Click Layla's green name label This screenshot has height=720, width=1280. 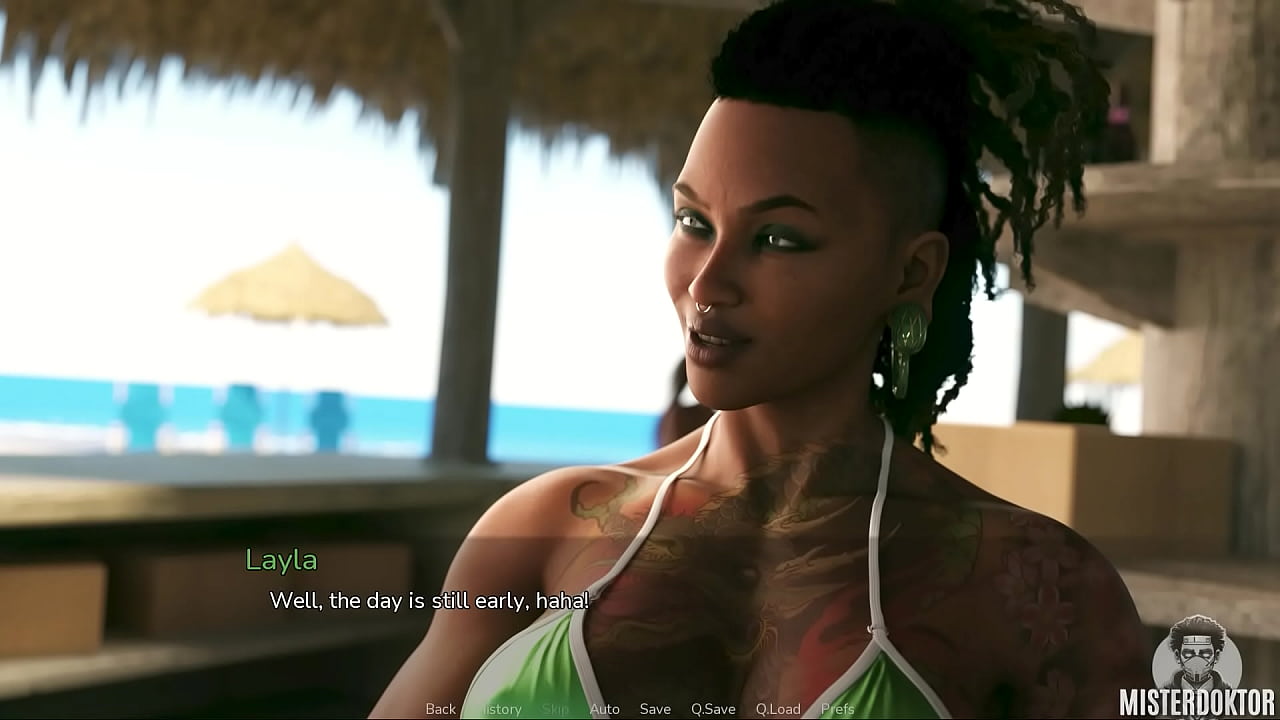point(281,561)
